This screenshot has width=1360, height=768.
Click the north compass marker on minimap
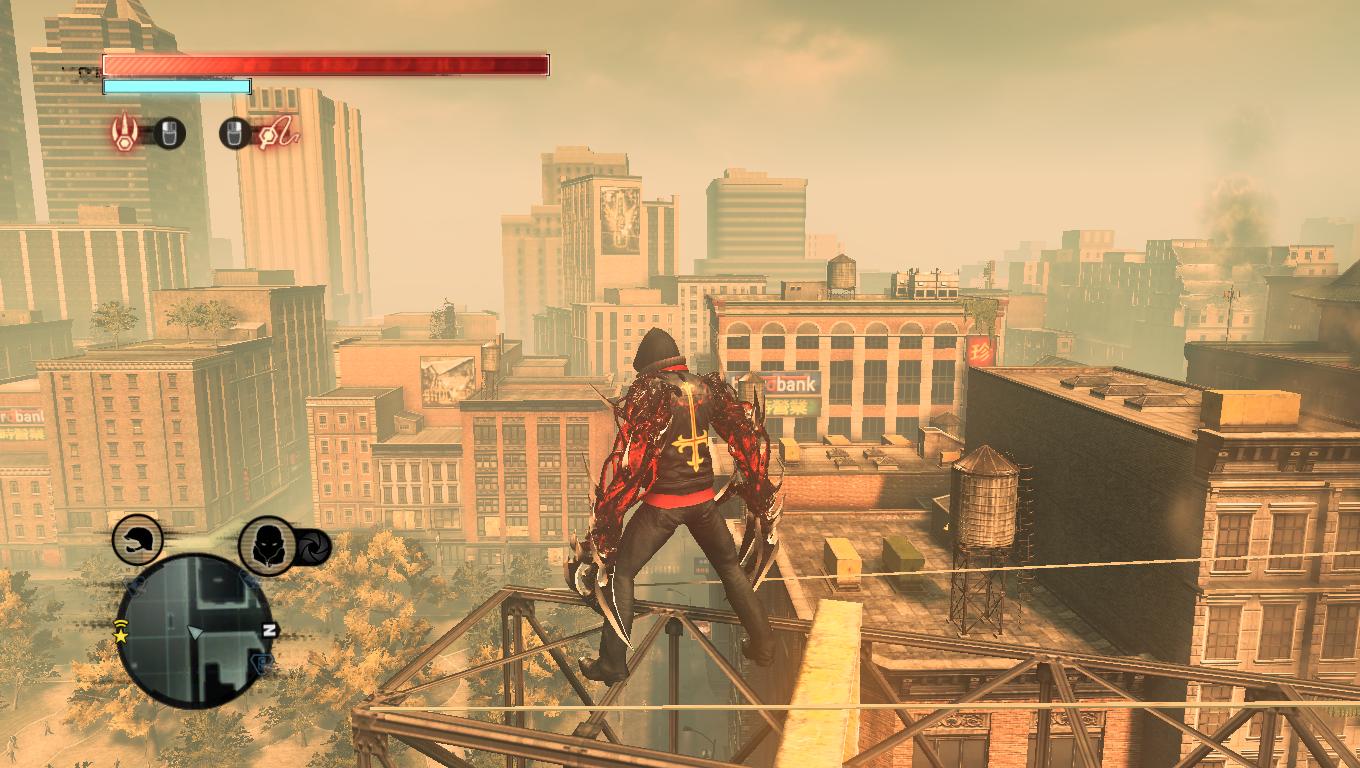tap(268, 630)
